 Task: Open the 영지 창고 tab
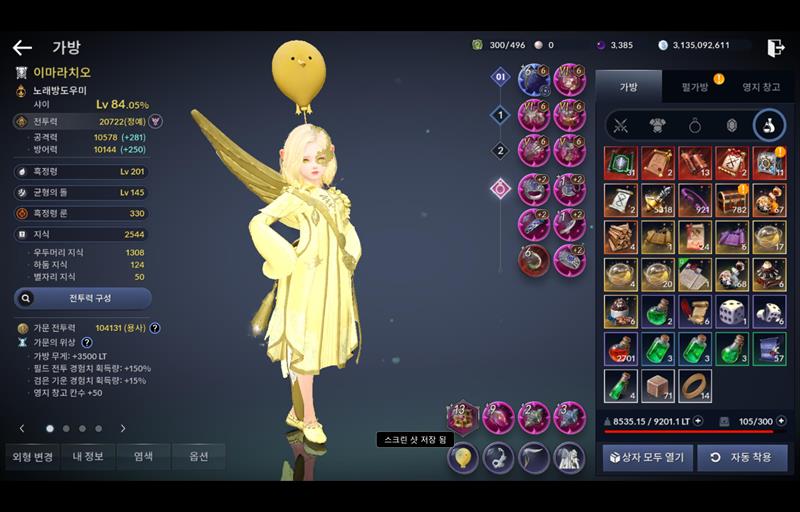tap(760, 87)
